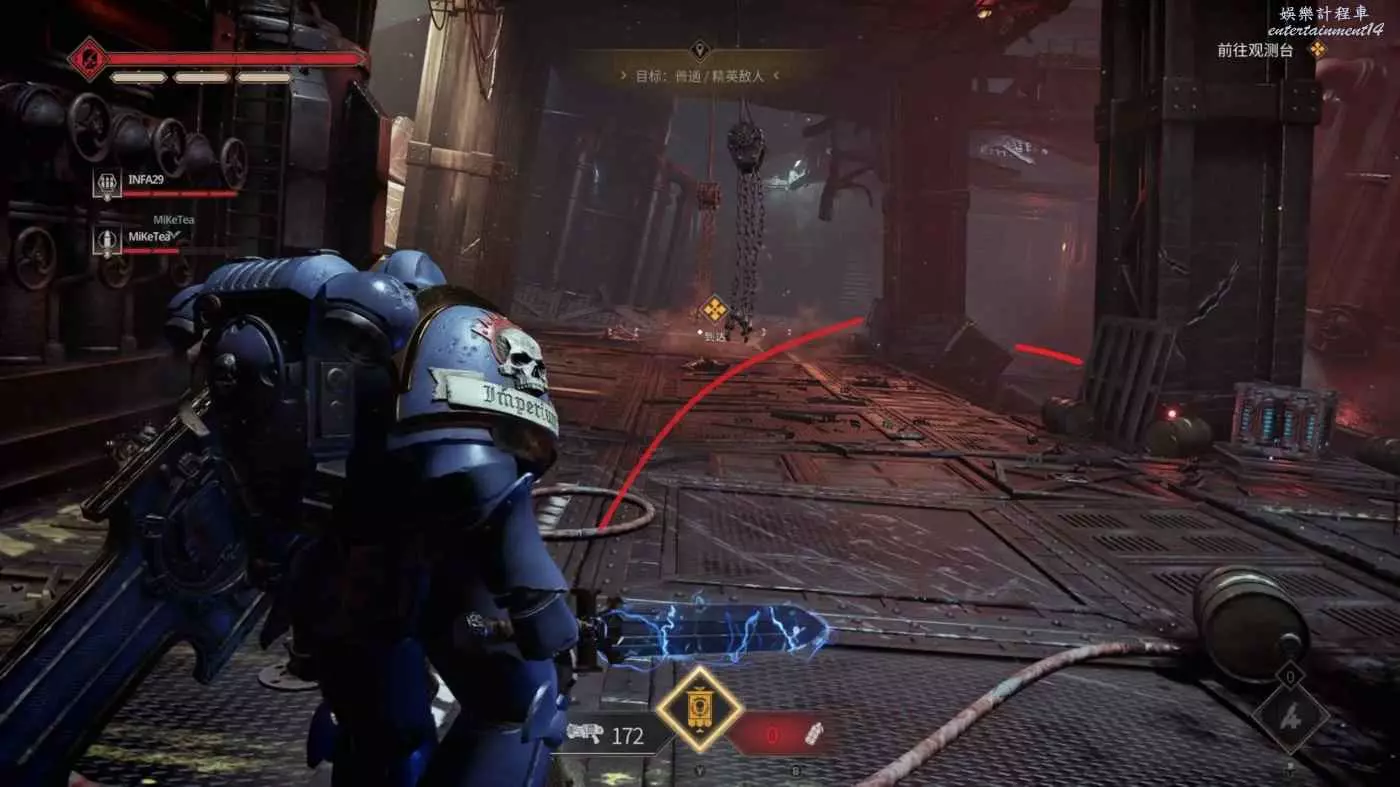
Task: Click the red diamond player class emblem
Action: (88, 58)
